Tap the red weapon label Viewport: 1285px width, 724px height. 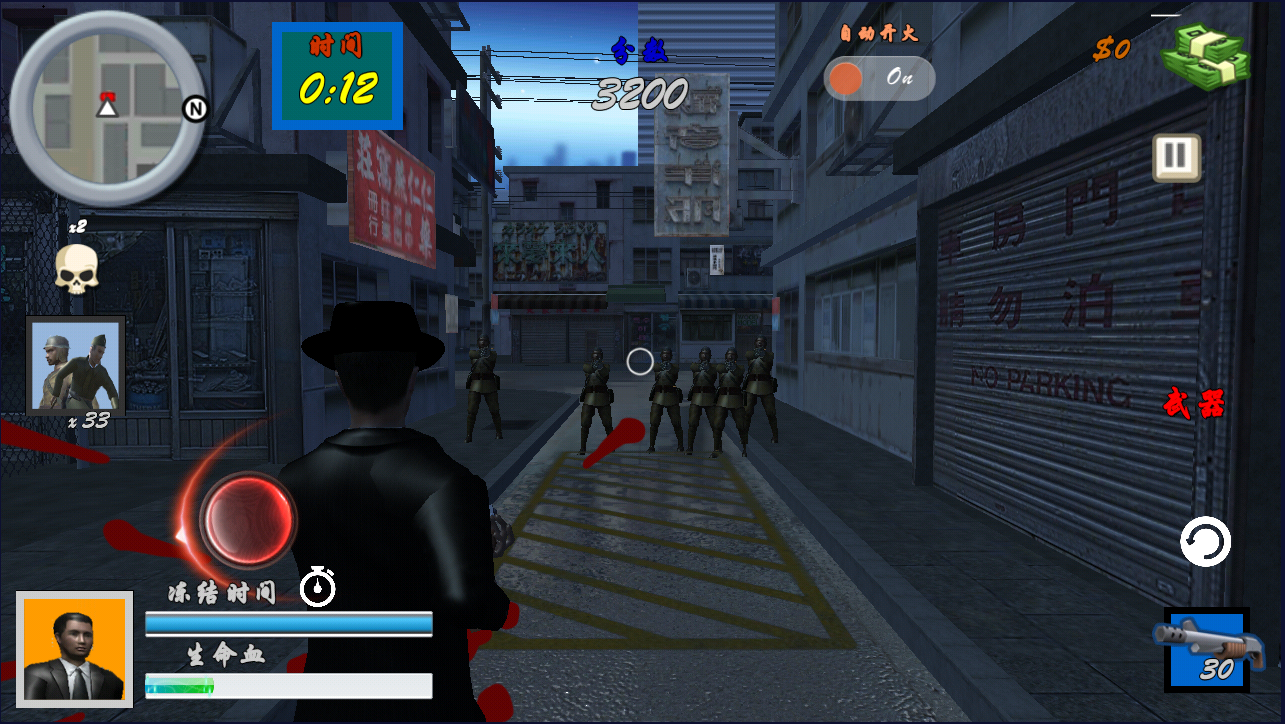point(1193,405)
